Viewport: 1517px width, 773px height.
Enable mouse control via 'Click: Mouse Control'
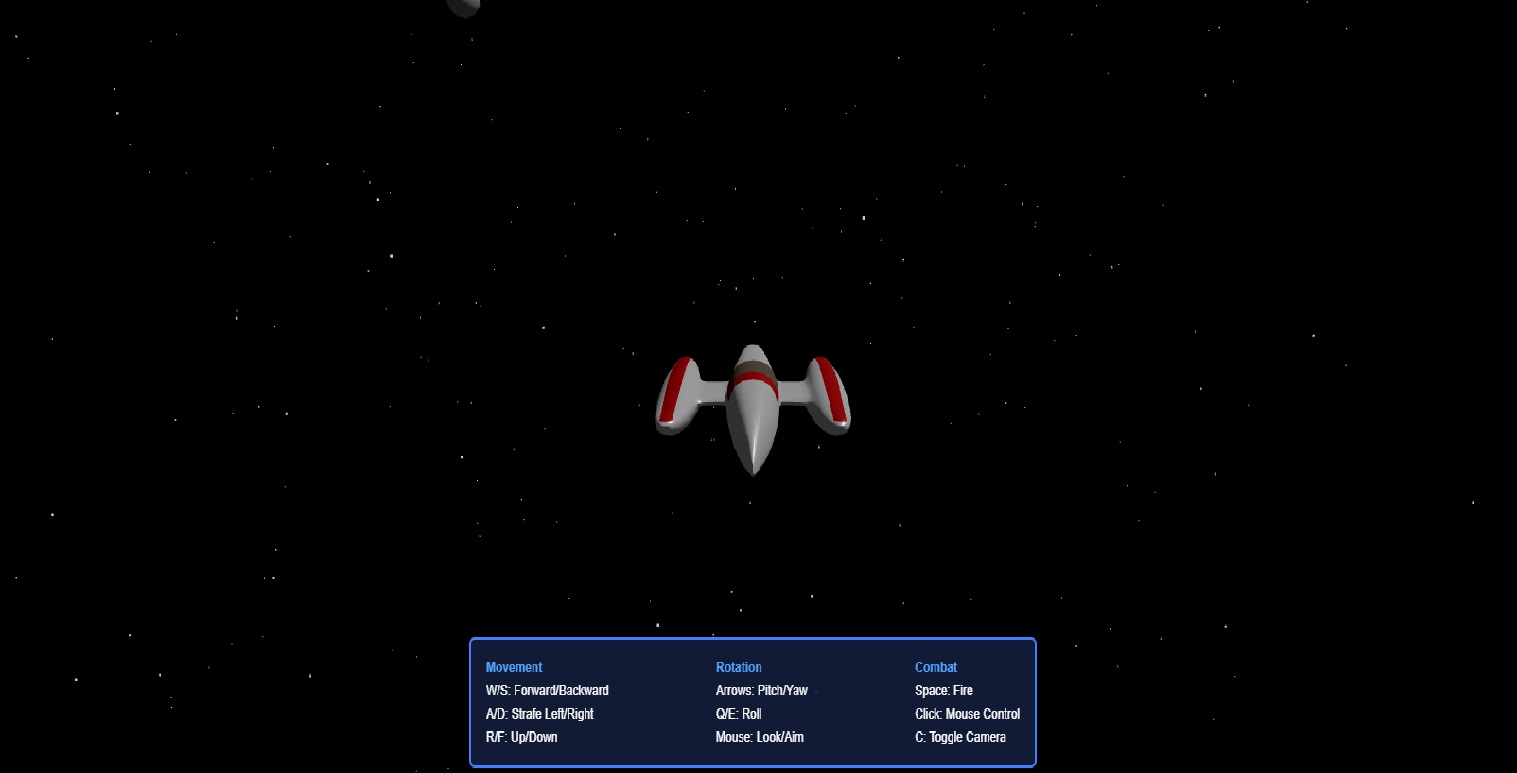coord(967,714)
